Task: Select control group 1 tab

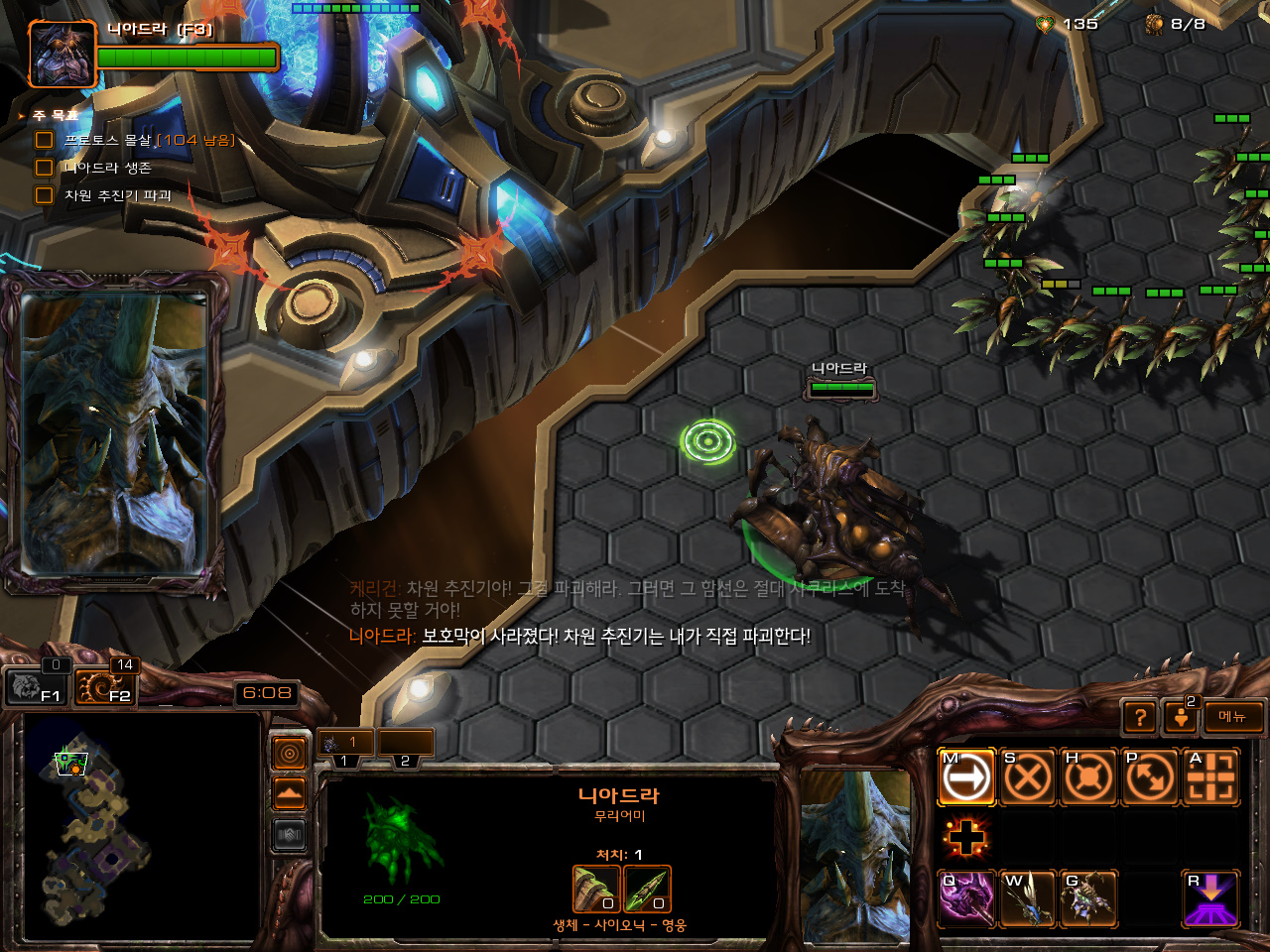Action: pyautogui.click(x=345, y=744)
